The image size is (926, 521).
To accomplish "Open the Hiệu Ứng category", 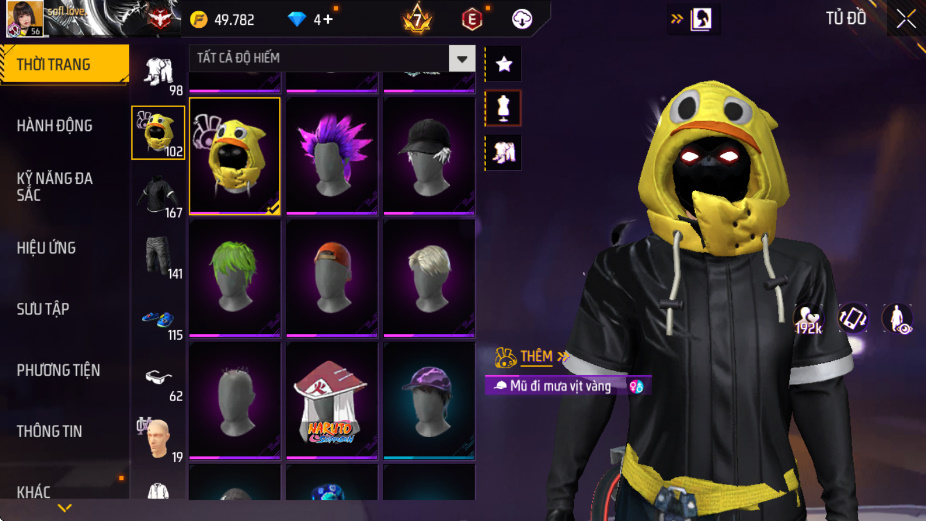I will click(46, 248).
